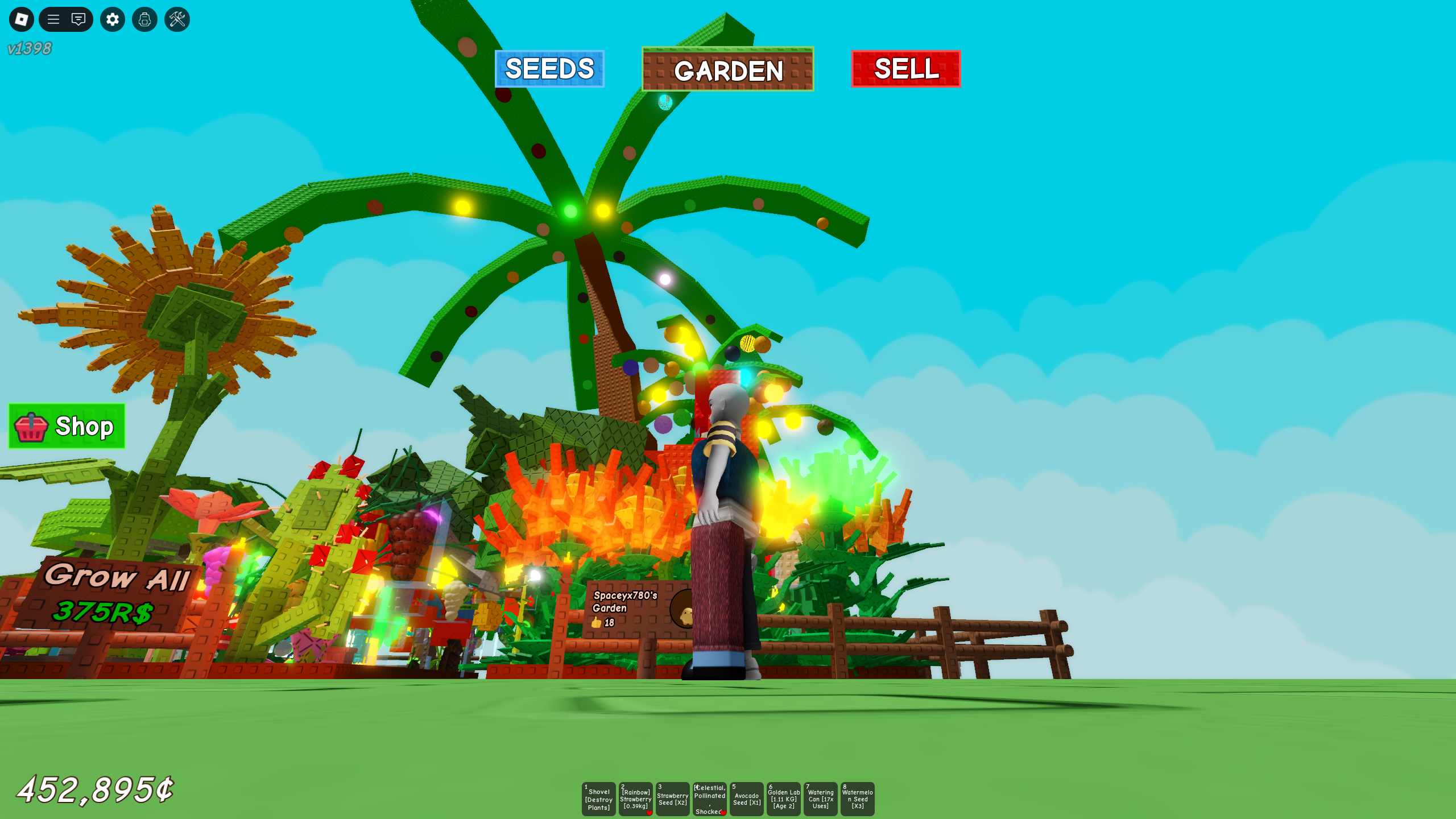This screenshot has width=1456, height=819.
Task: Select the Rainbow Strawberry slot
Action: [635, 799]
